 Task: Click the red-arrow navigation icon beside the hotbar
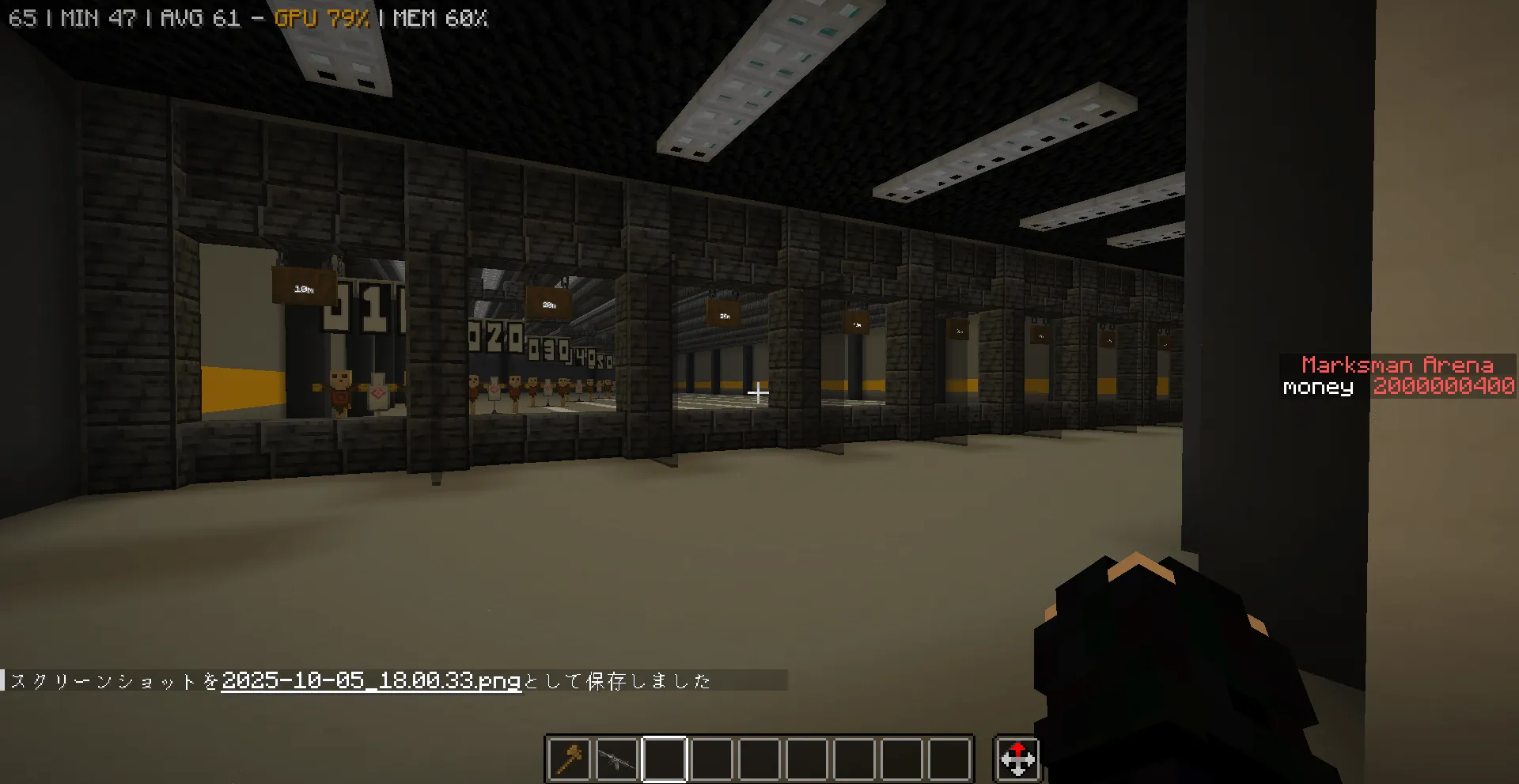tap(1017, 759)
